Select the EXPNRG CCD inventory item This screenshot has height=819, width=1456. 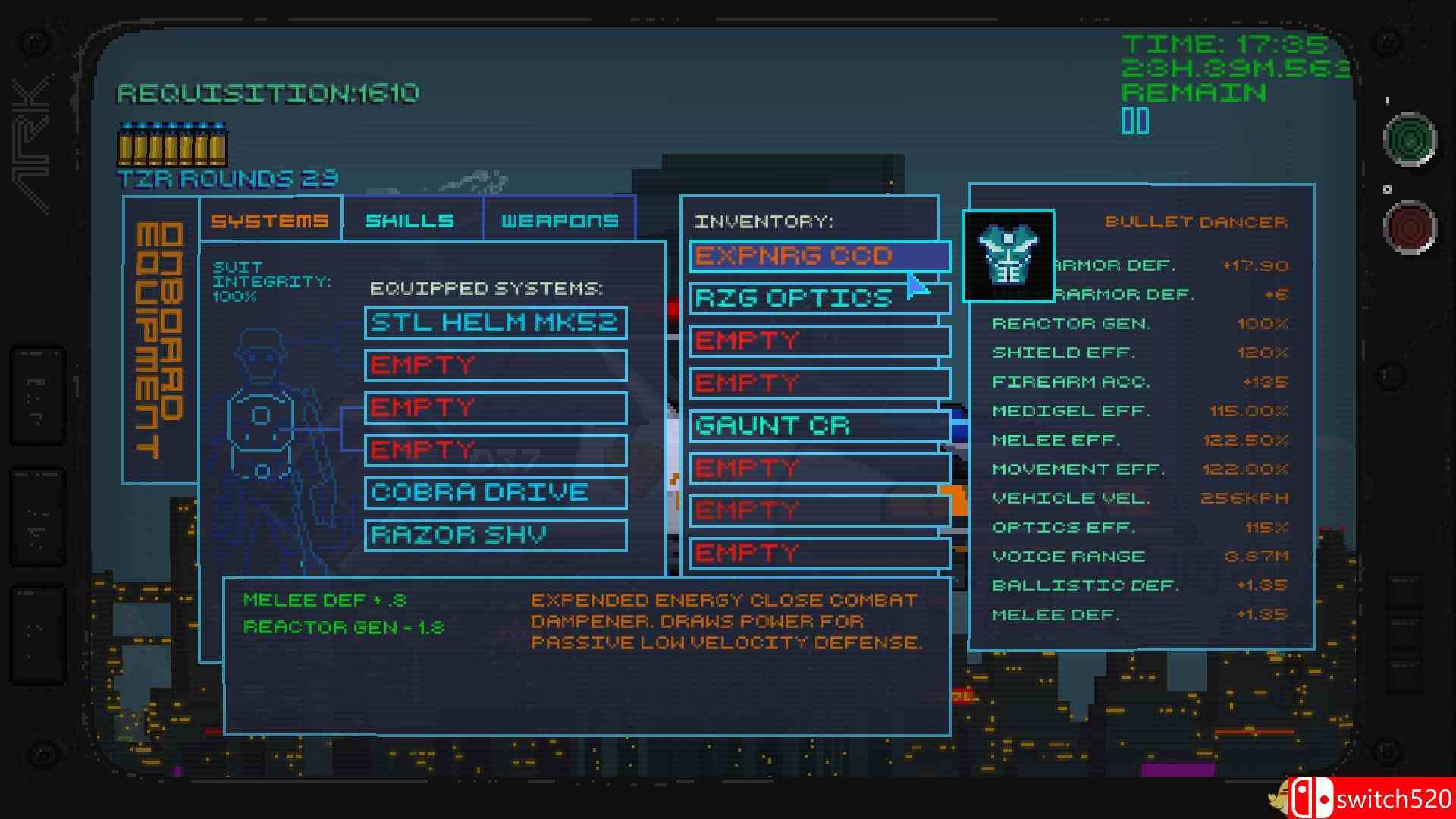pos(817,256)
